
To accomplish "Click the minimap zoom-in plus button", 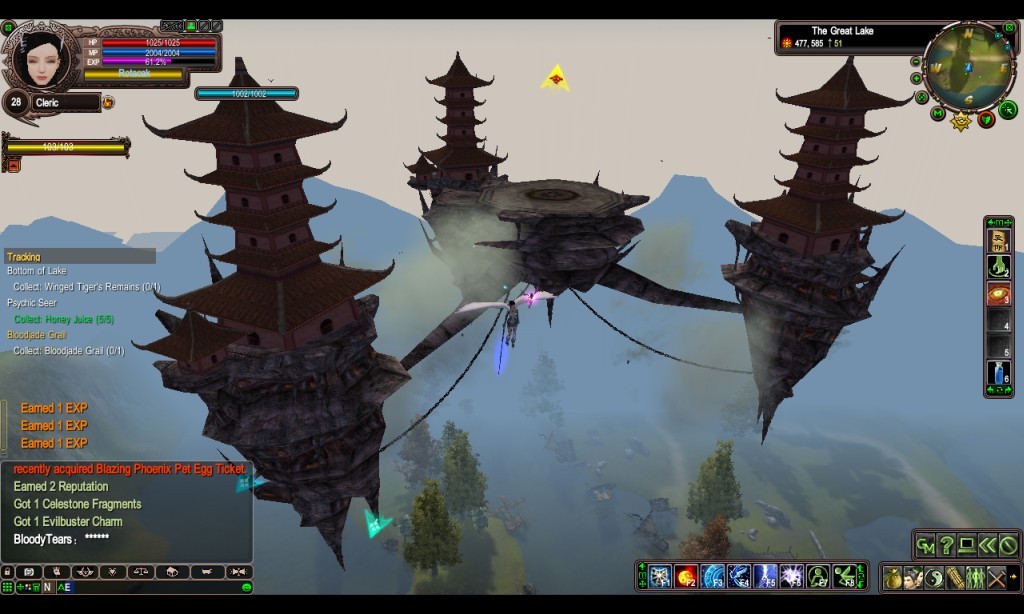I will point(916,78).
